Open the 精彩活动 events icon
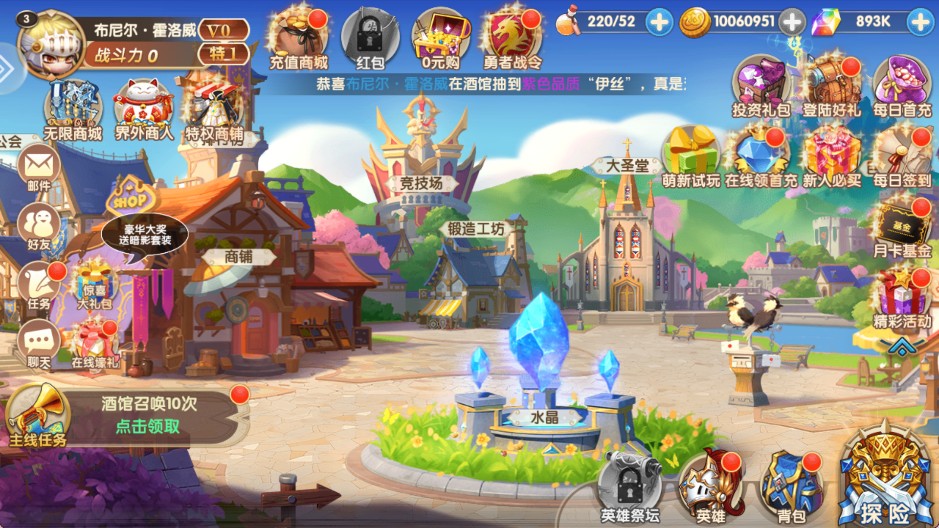 902,297
